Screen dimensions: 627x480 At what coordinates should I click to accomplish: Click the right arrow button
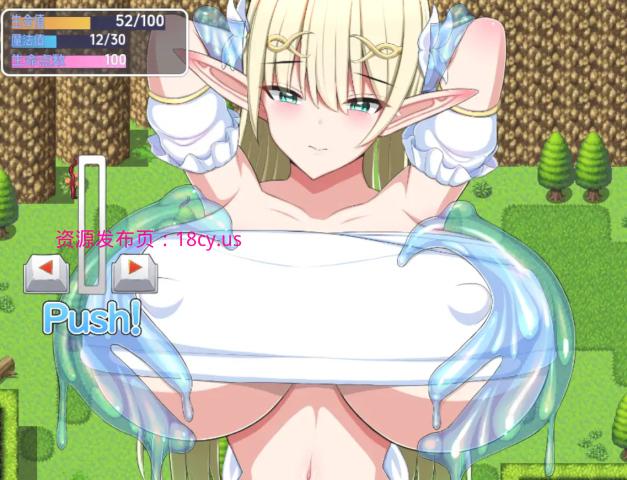pos(135,272)
